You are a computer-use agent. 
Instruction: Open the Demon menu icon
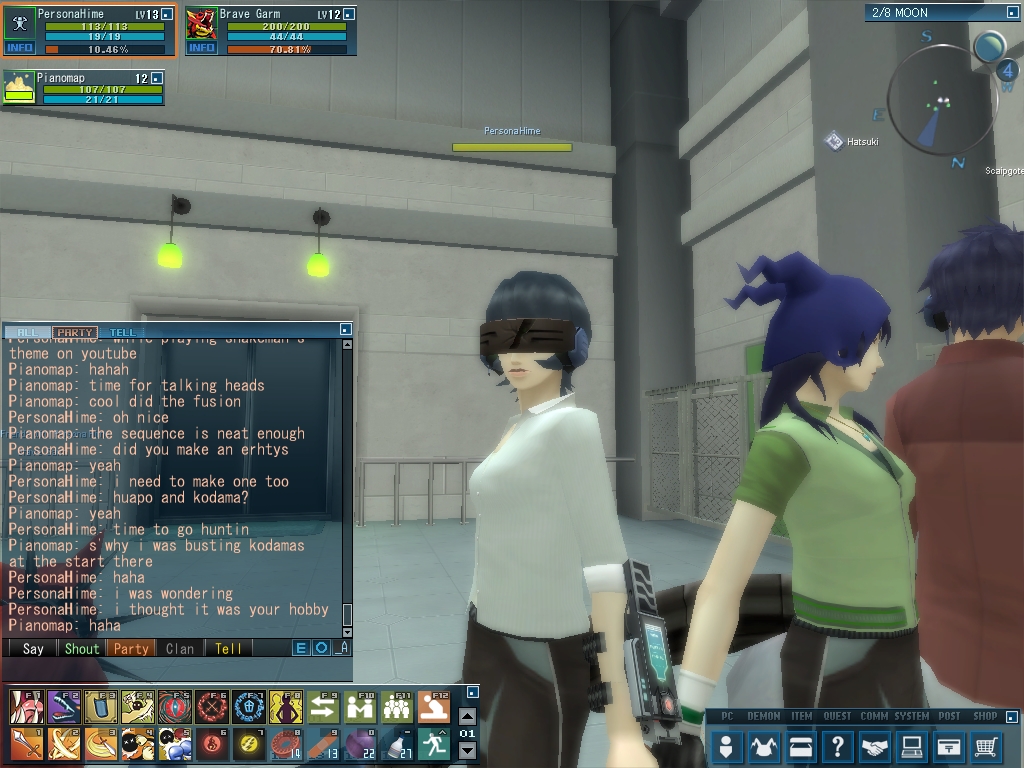point(764,745)
